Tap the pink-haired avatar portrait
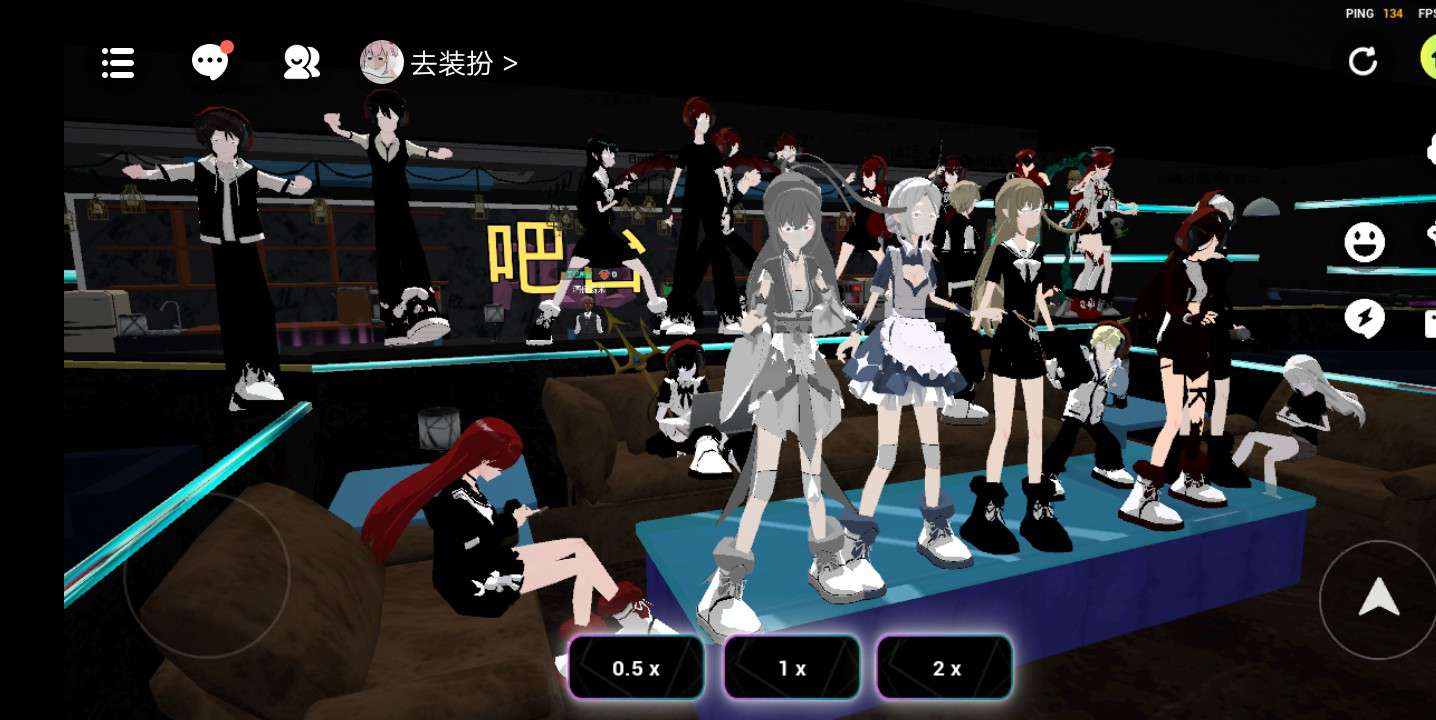The width and height of the screenshot is (1436, 720). (381, 62)
